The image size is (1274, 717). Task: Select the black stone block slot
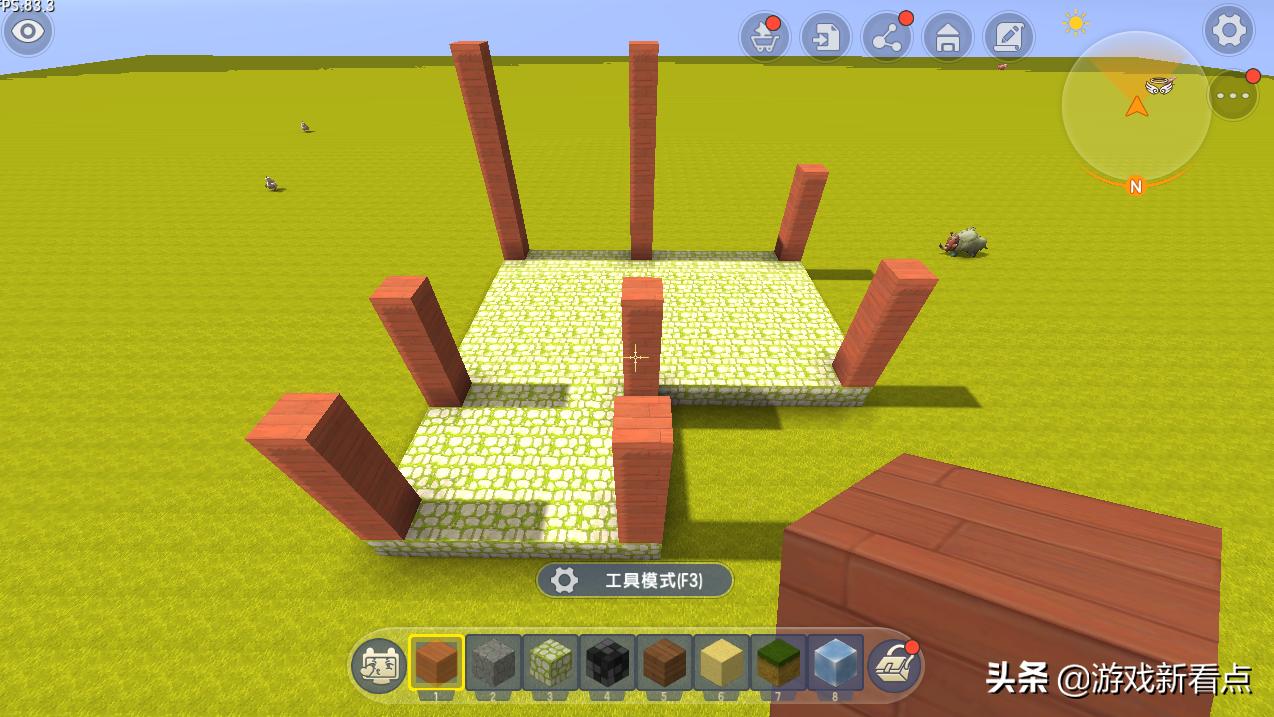pyautogui.click(x=607, y=663)
